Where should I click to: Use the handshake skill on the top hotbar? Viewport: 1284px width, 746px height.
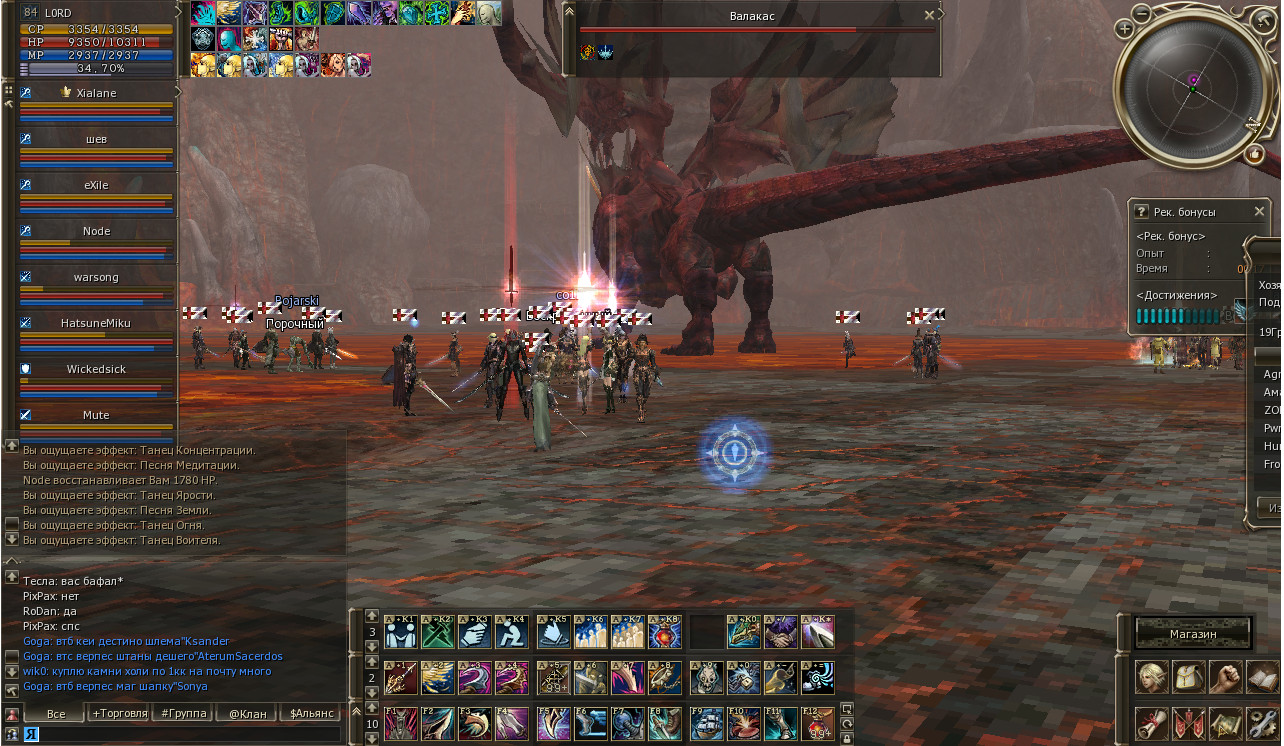(780, 632)
